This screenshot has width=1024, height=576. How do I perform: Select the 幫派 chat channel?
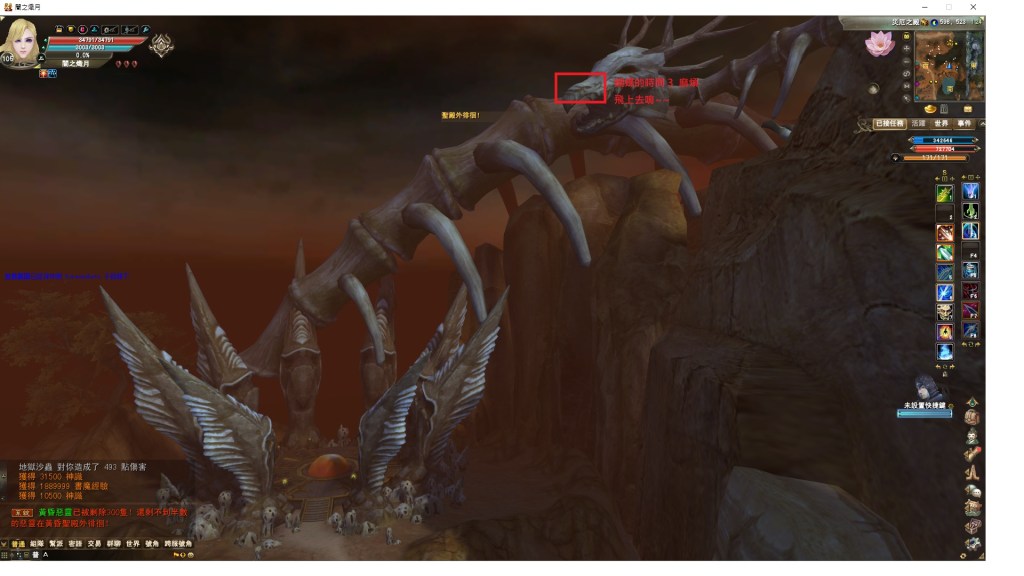pos(56,544)
